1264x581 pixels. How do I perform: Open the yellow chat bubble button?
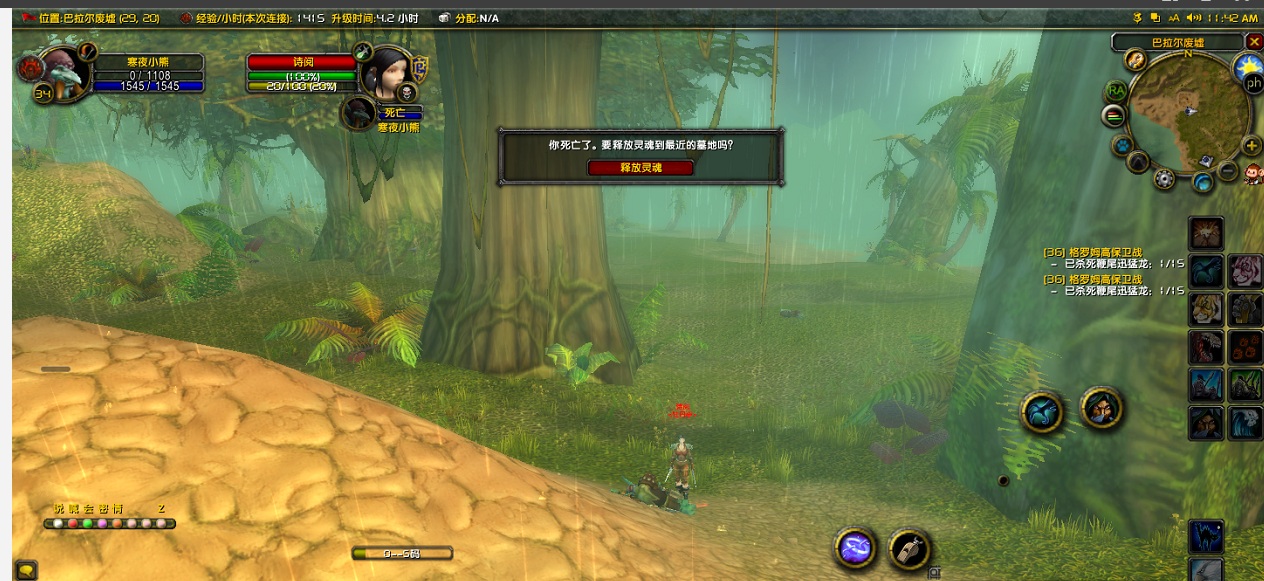(x=26, y=571)
